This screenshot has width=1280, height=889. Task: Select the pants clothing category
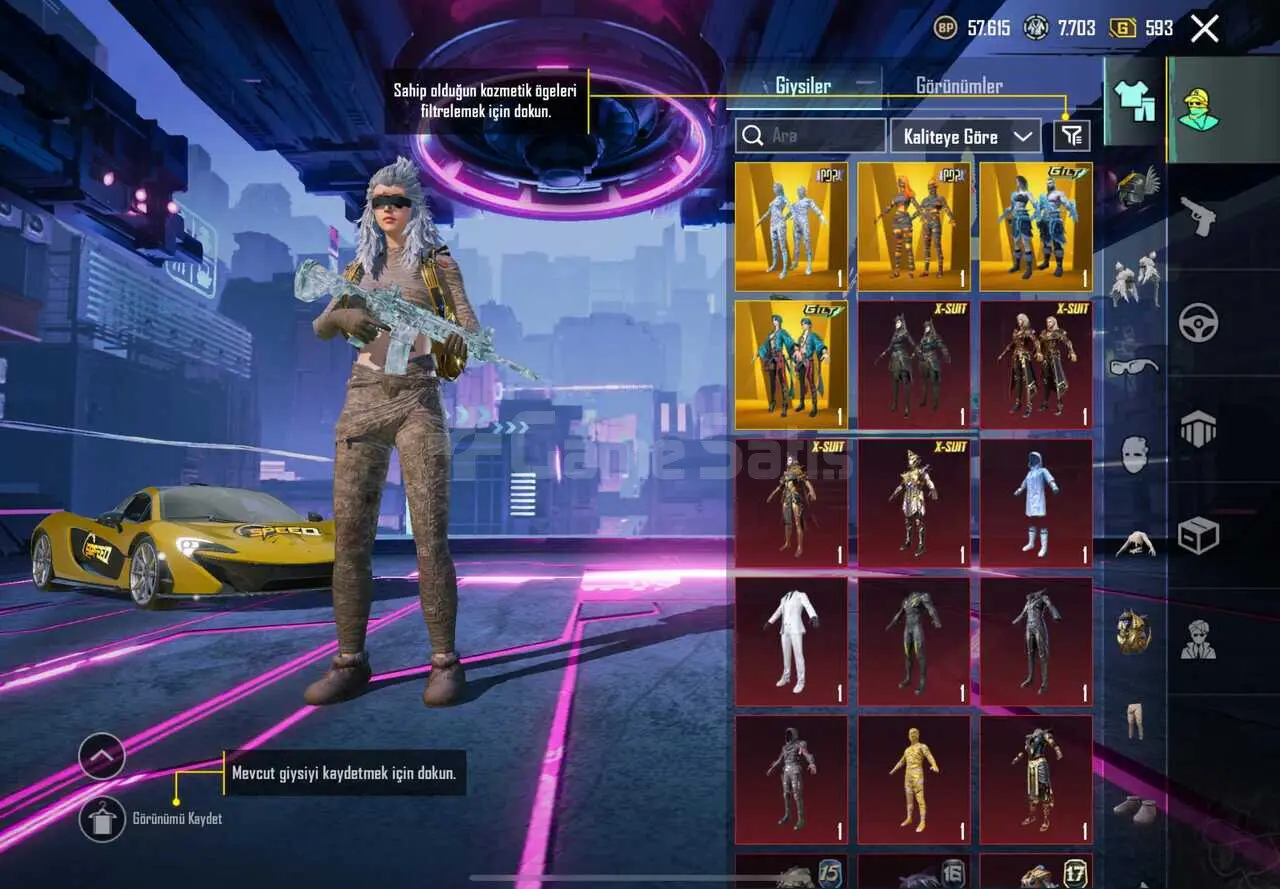1135,720
